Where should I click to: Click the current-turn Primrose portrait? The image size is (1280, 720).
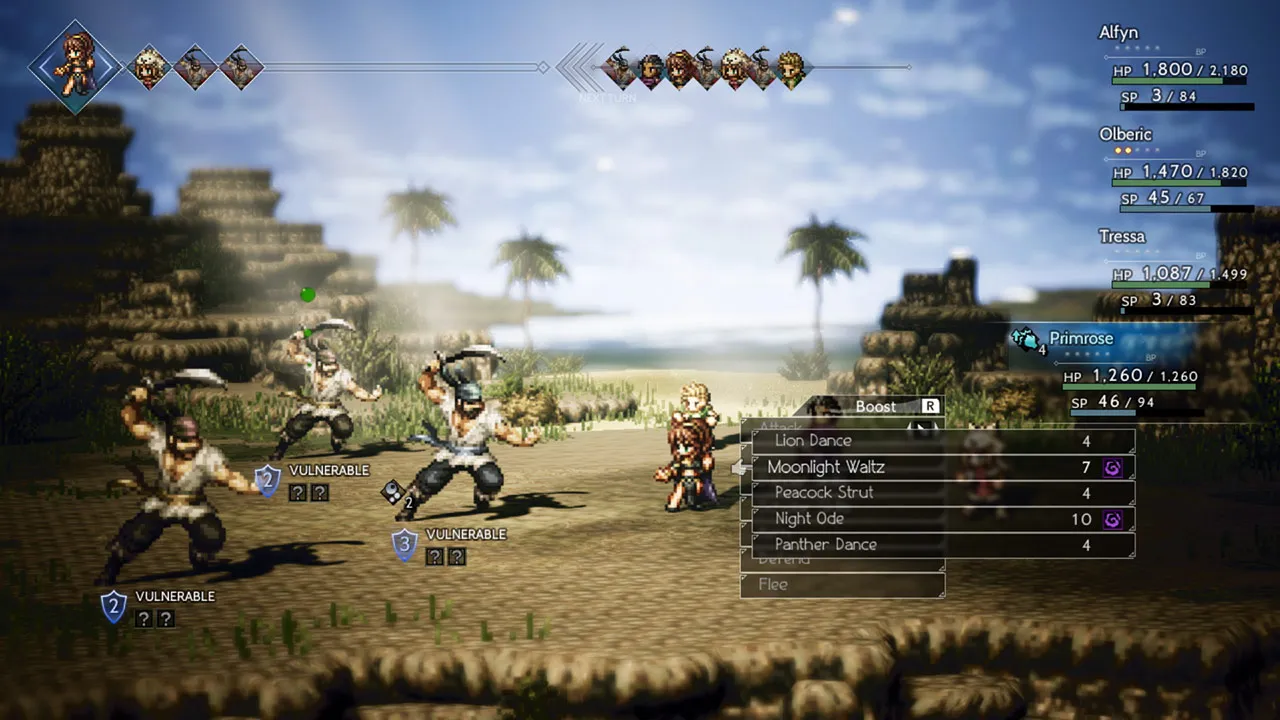(x=75, y=67)
